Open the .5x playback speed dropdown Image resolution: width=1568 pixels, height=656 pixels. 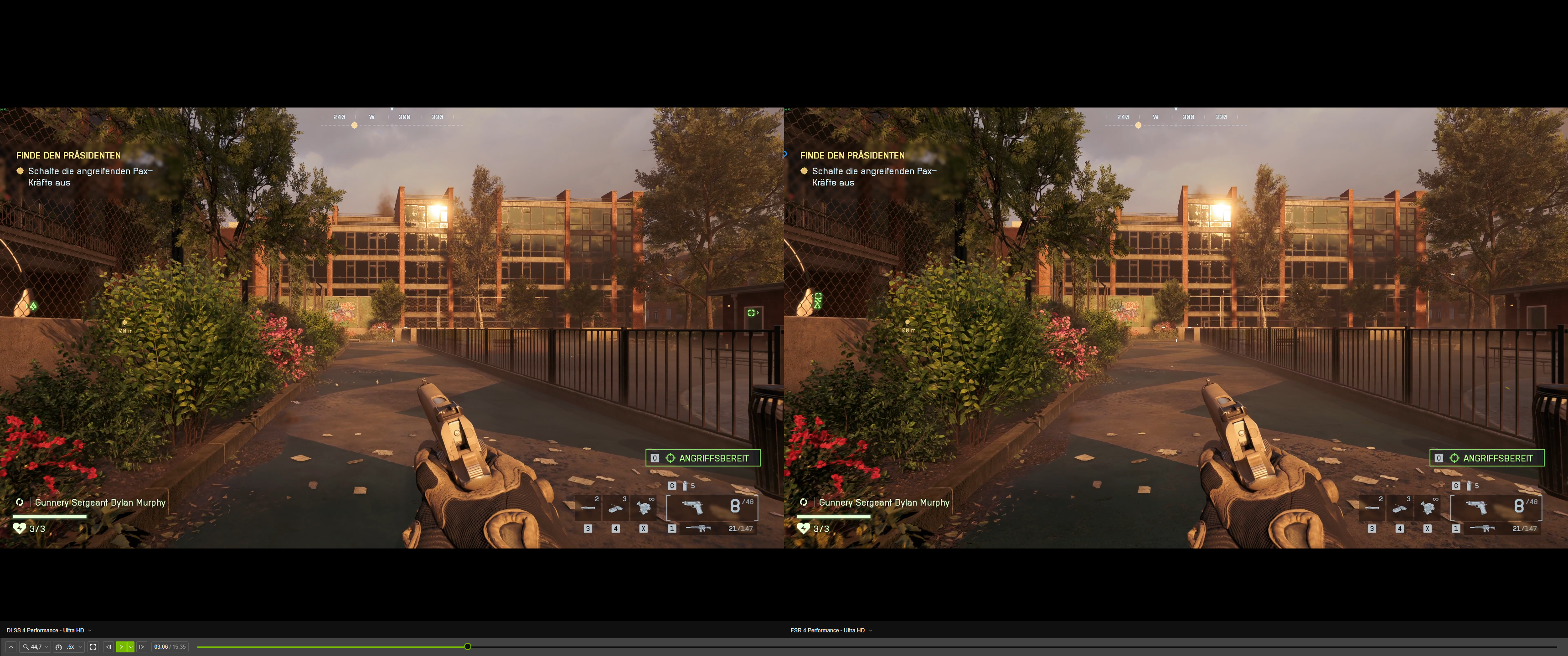tap(80, 647)
